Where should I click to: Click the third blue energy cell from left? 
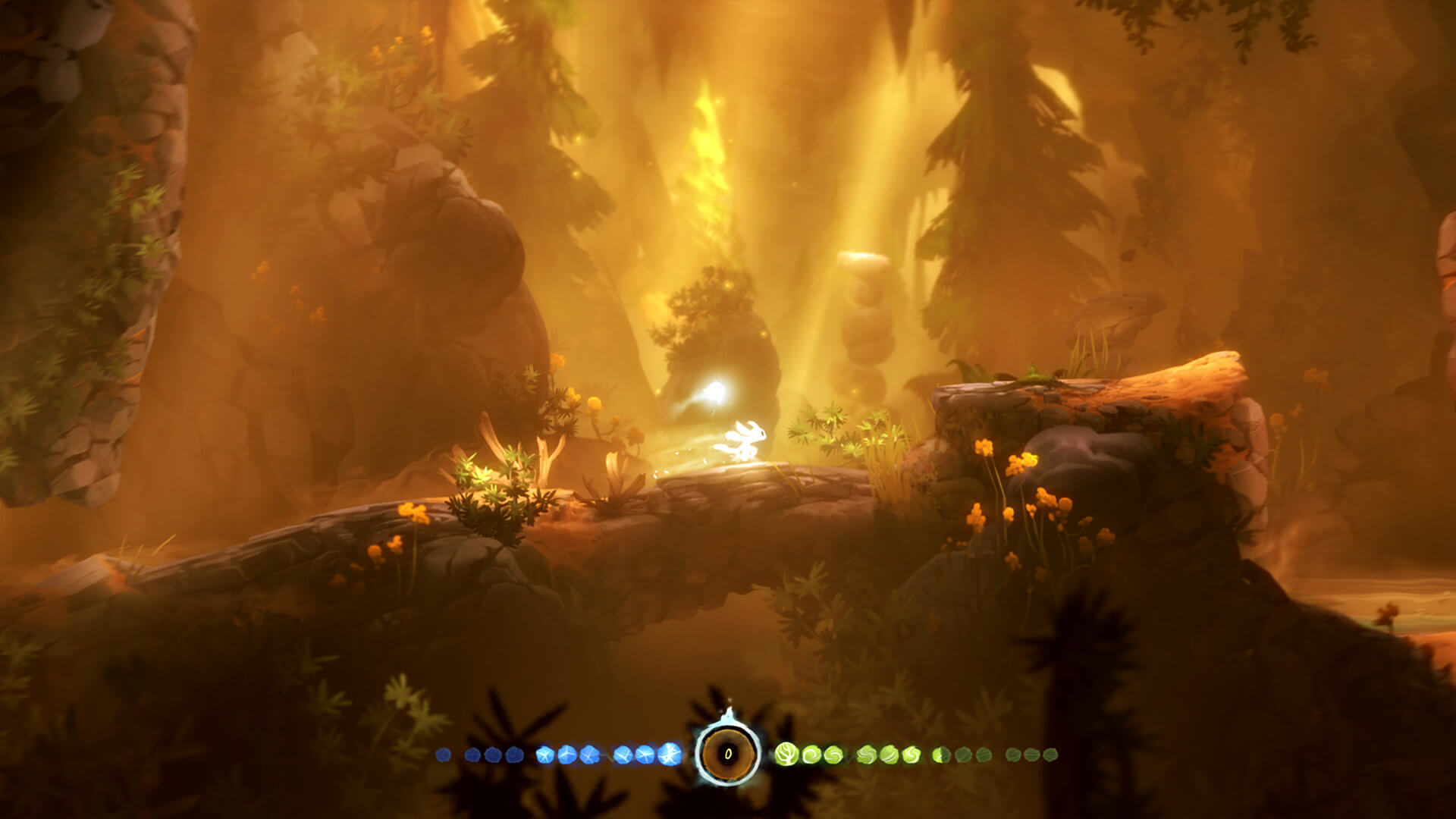(493, 755)
